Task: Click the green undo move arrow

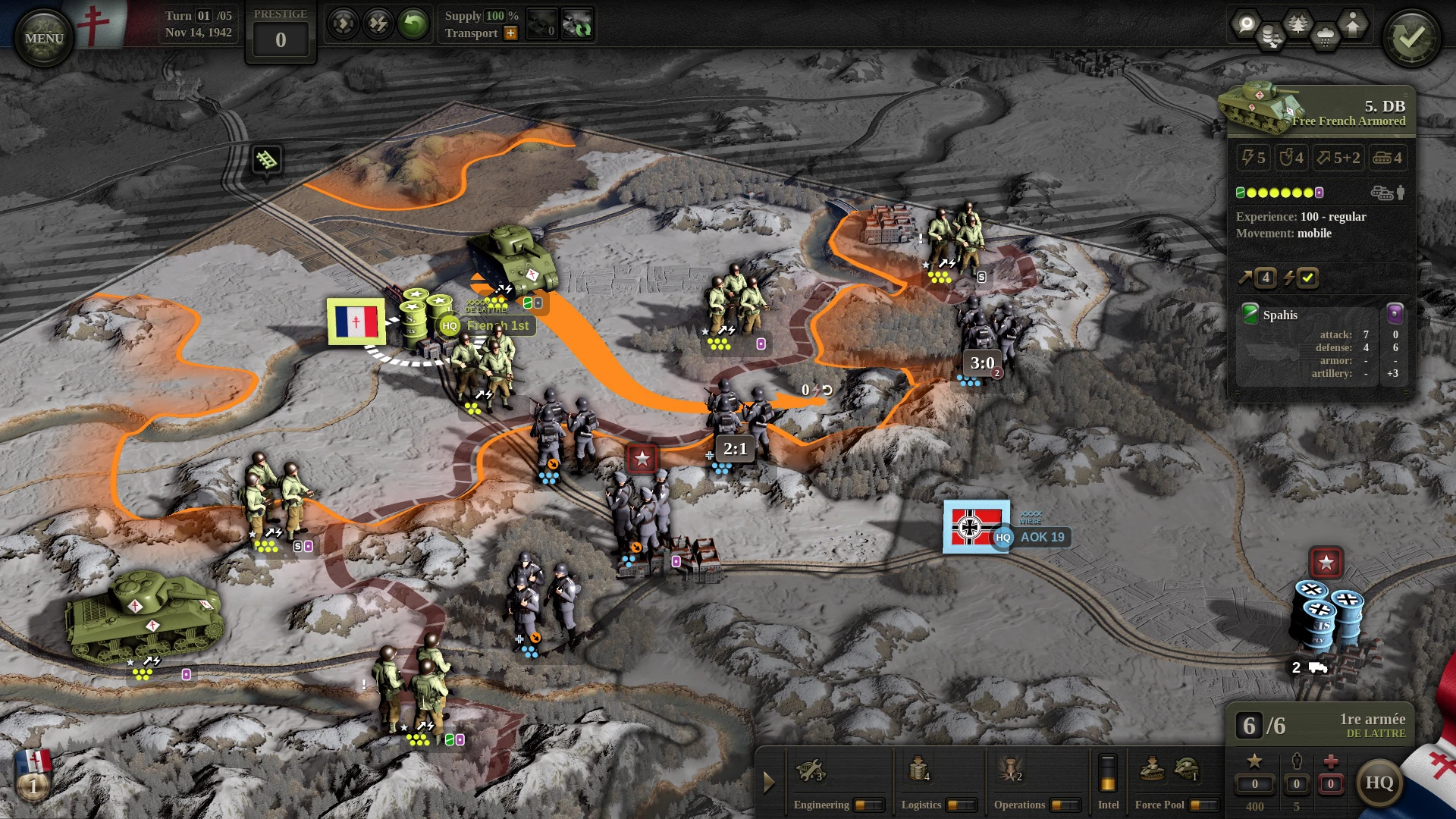Action: coord(413,23)
